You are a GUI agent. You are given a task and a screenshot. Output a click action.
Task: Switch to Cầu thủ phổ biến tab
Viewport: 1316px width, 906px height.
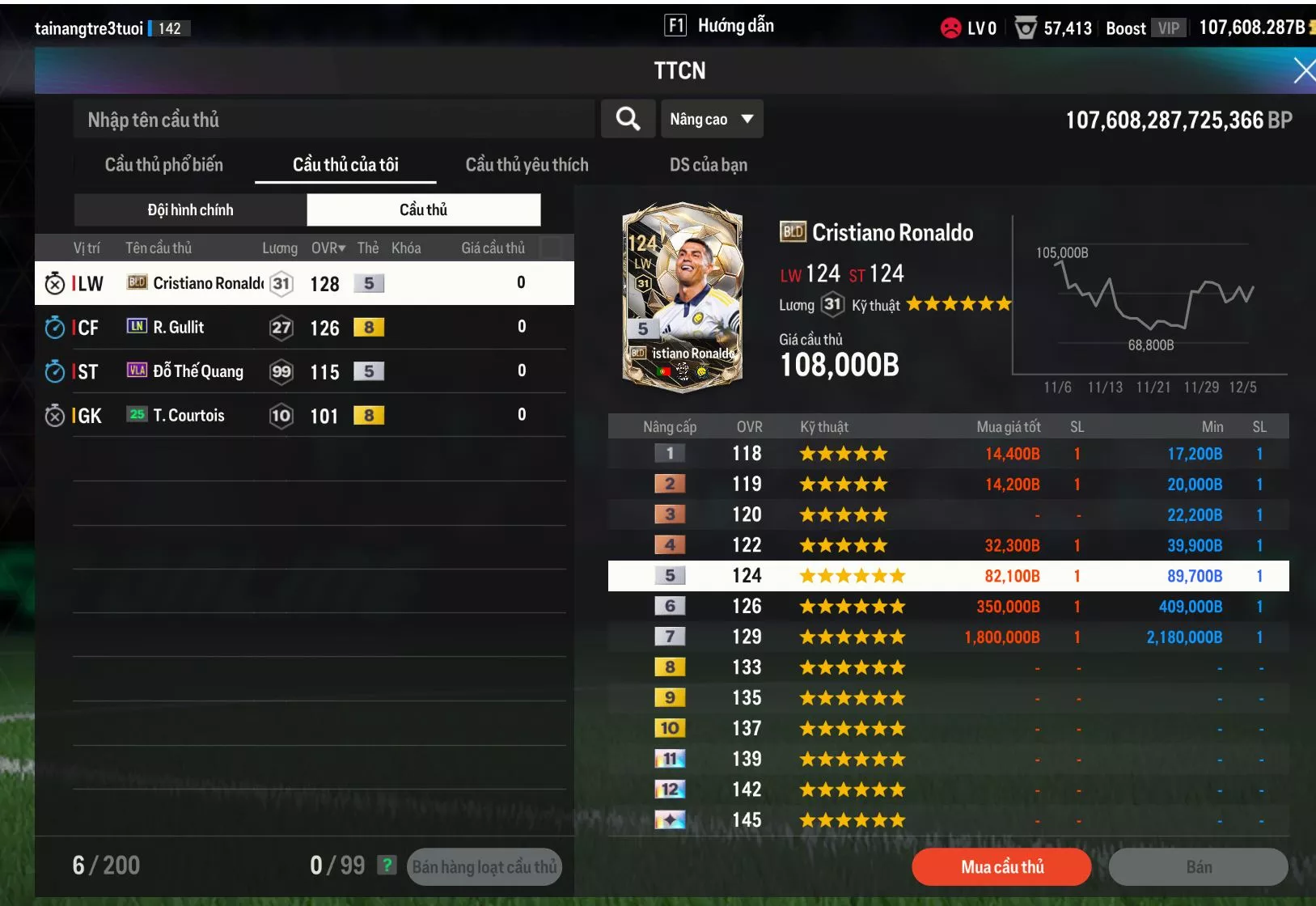(163, 165)
